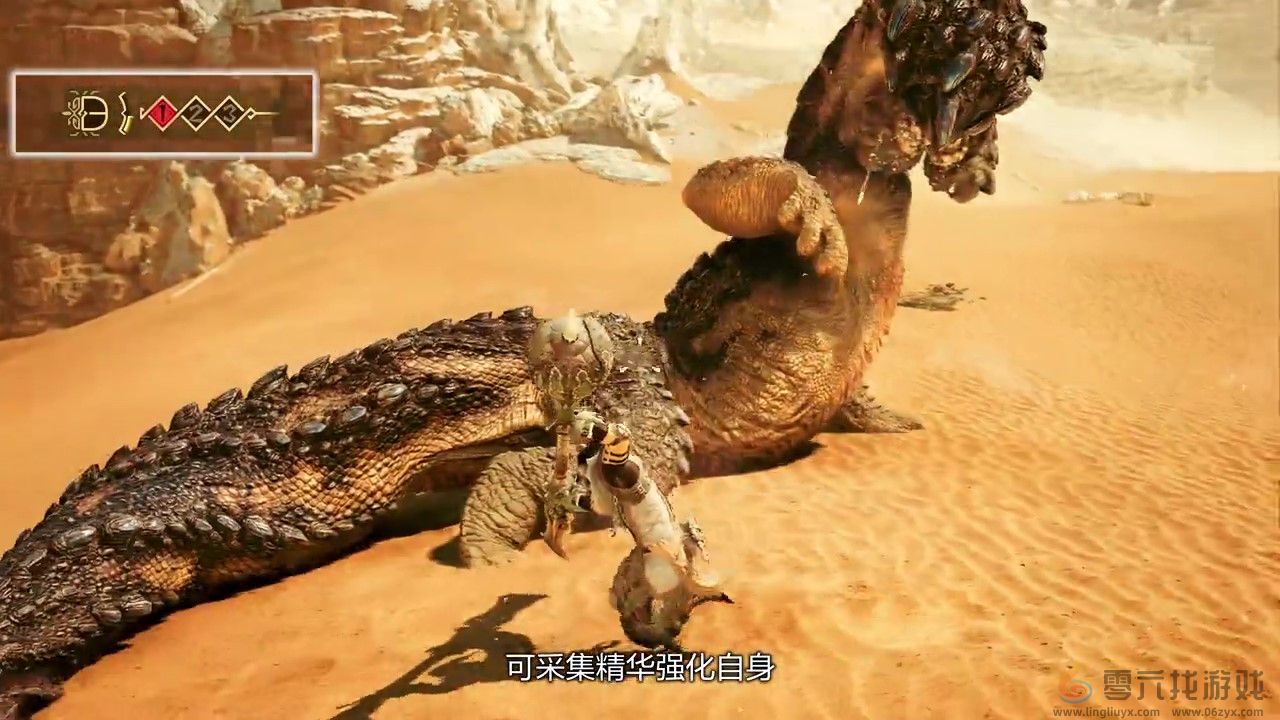Click the colorful swirl watermark logo

(1075, 691)
